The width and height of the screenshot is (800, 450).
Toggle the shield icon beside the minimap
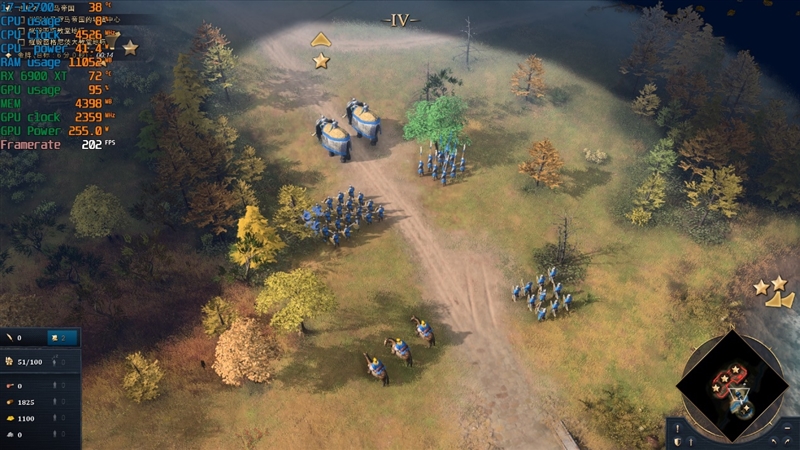(678, 440)
